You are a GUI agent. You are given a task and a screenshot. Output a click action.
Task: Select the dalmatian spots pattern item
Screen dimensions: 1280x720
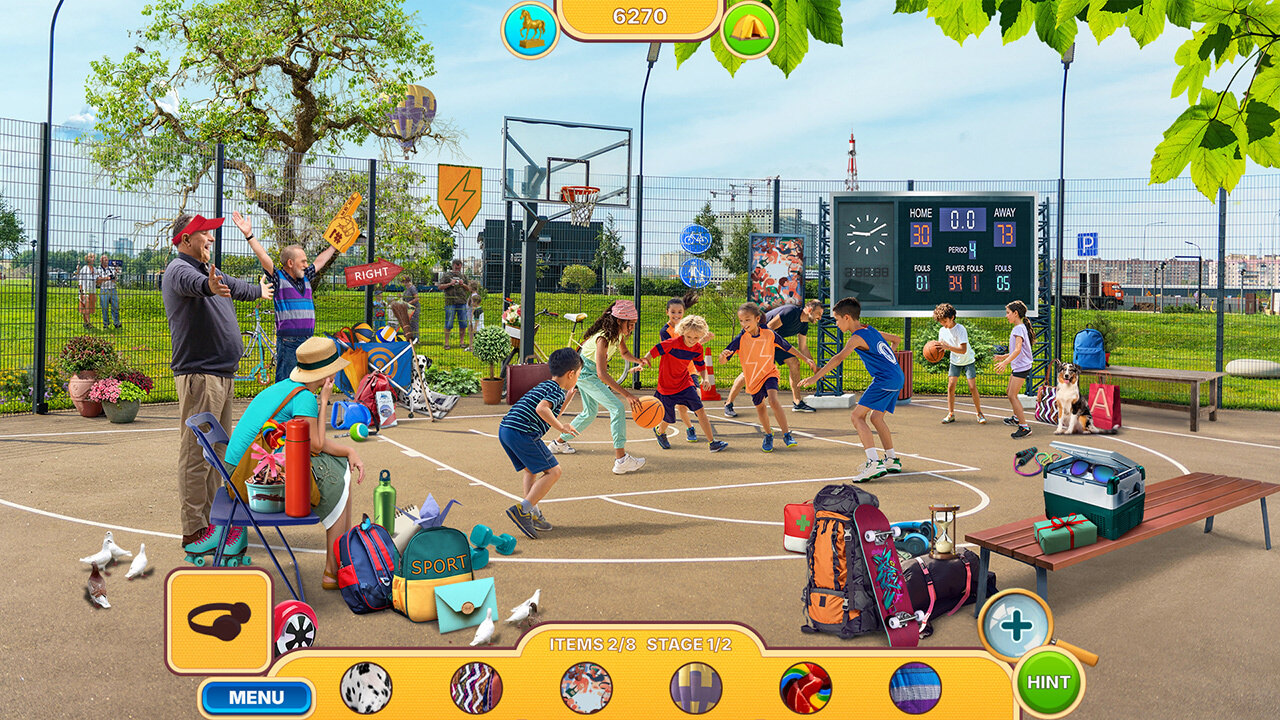[366, 687]
